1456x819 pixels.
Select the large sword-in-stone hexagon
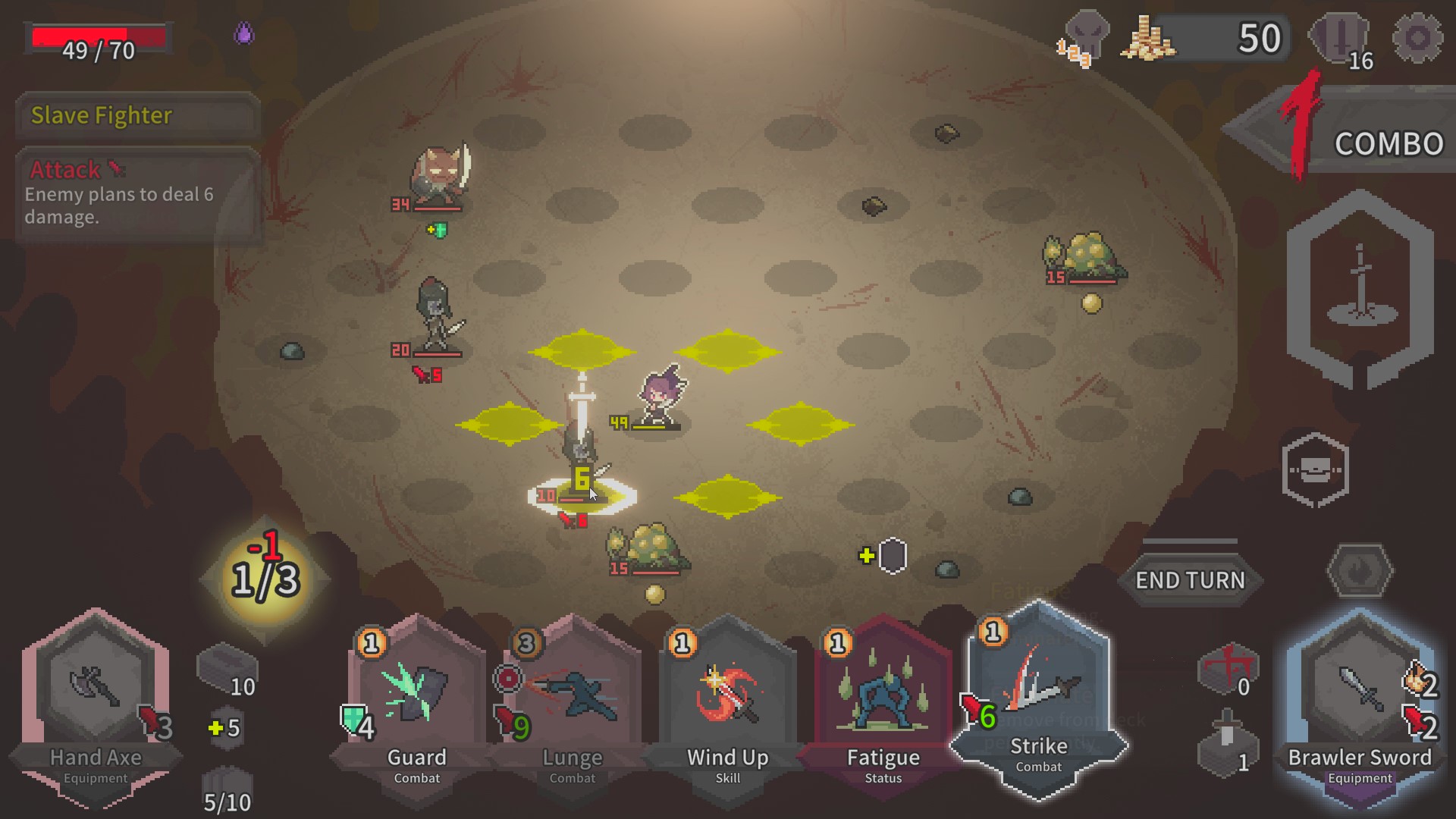click(x=1360, y=288)
